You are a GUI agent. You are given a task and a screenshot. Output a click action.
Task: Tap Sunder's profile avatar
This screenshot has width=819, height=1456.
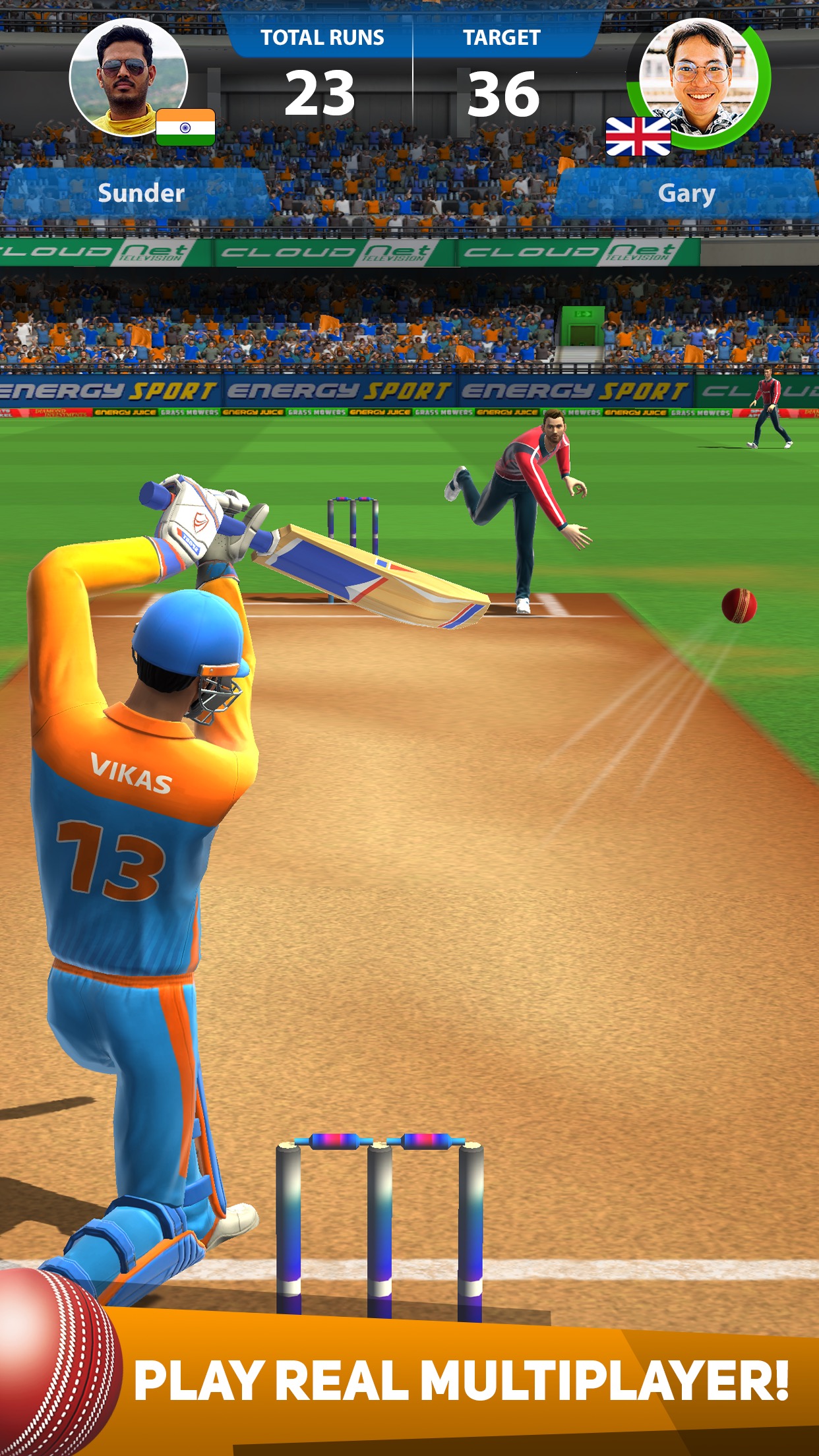128,76
